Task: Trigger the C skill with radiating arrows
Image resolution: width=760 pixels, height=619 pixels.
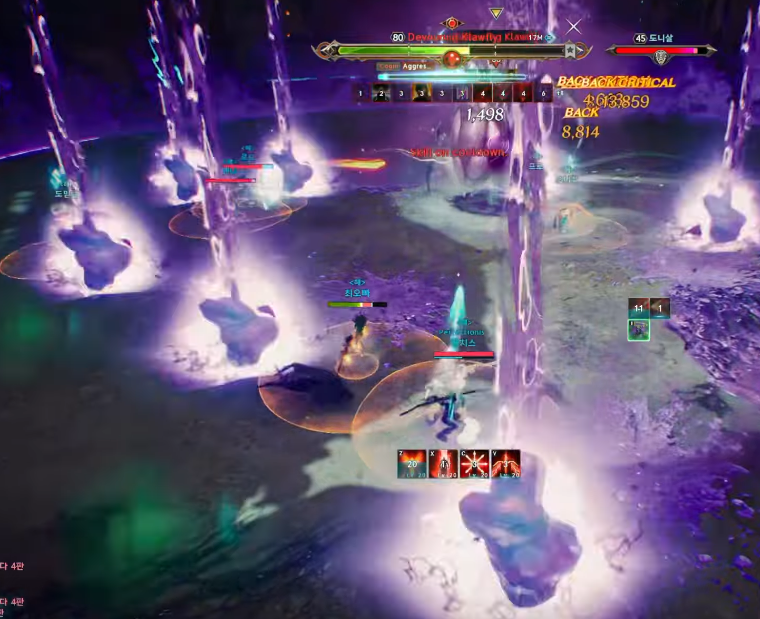Action: click(474, 464)
